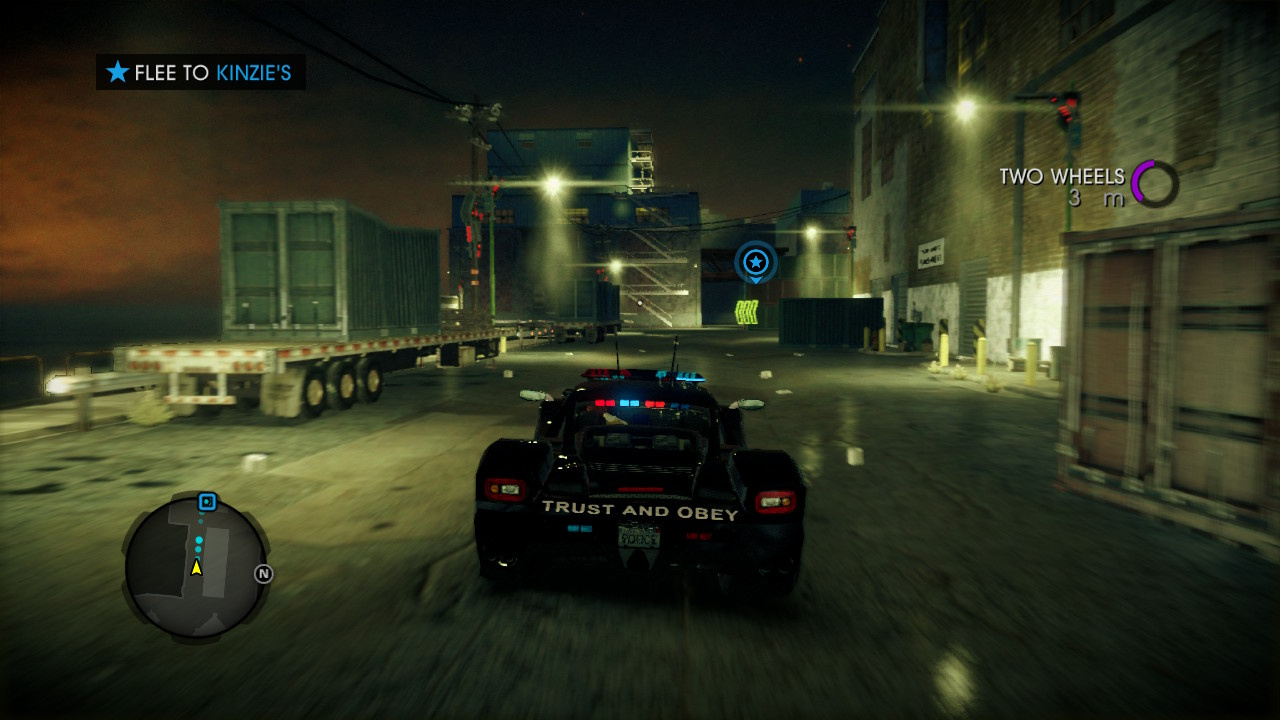This screenshot has width=1280, height=720.
Task: Click the TRUST AND OBEY text on the bumper
Action: (639, 509)
